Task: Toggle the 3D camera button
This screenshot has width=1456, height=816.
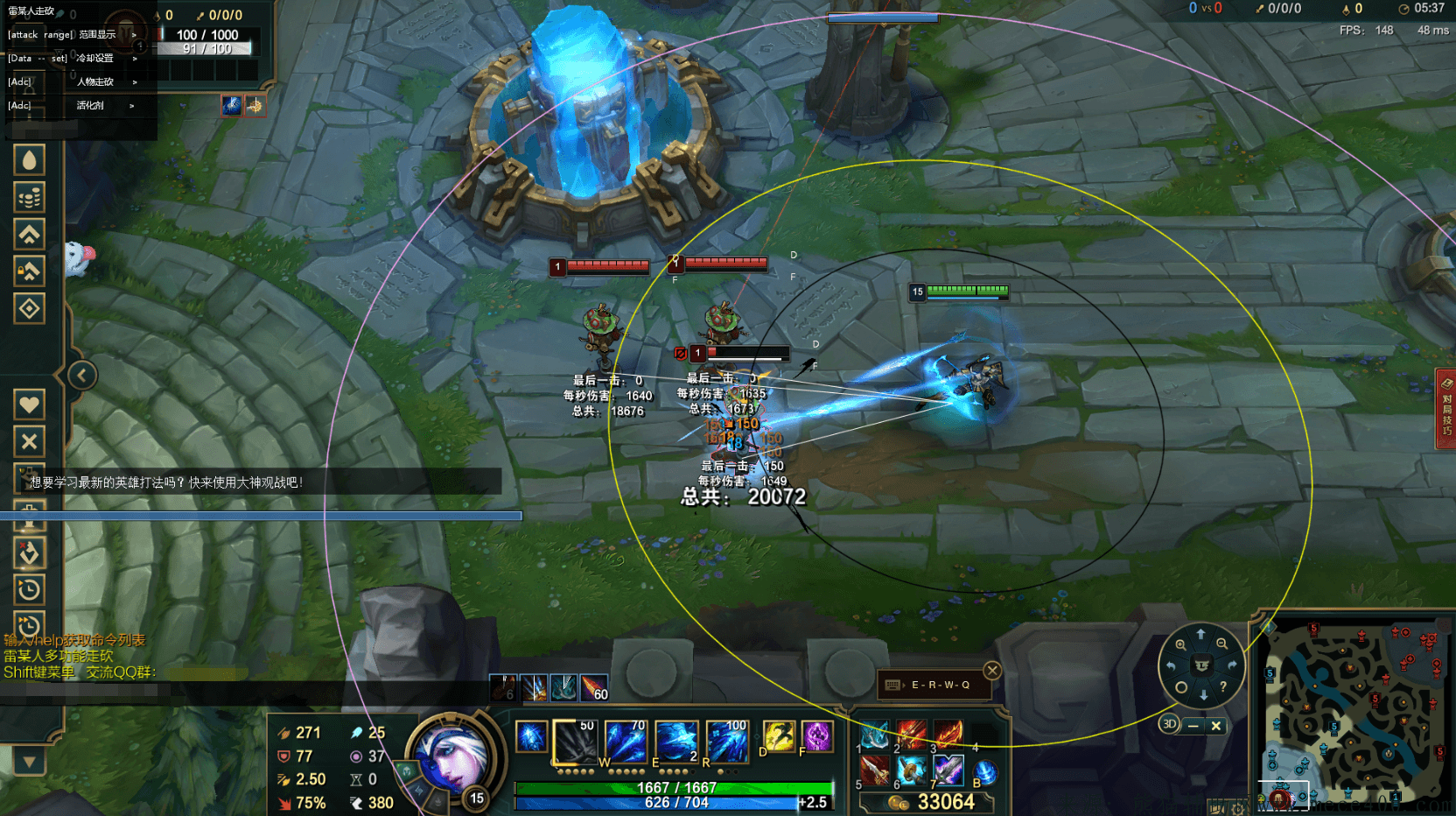Action: pos(1169,724)
